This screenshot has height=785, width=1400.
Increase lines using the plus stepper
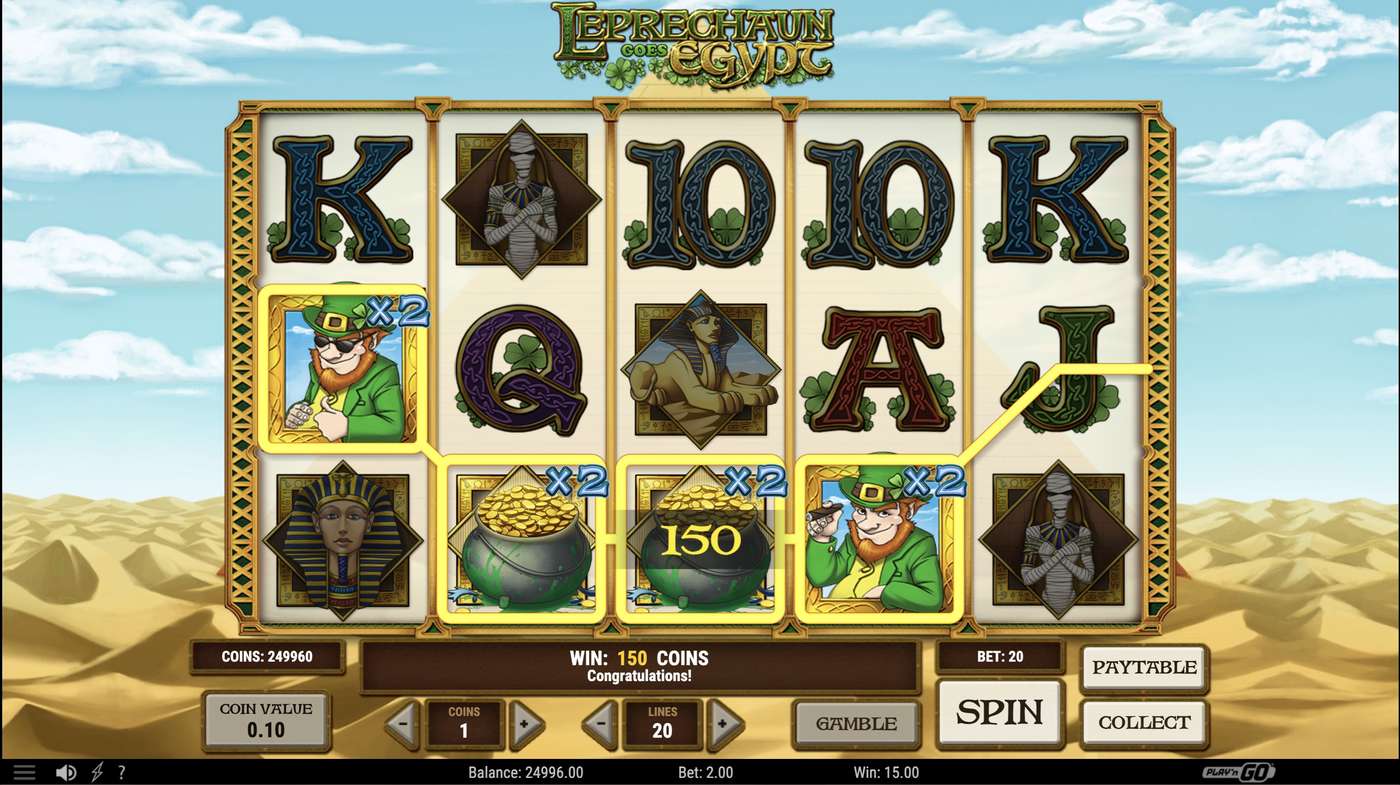[722, 723]
